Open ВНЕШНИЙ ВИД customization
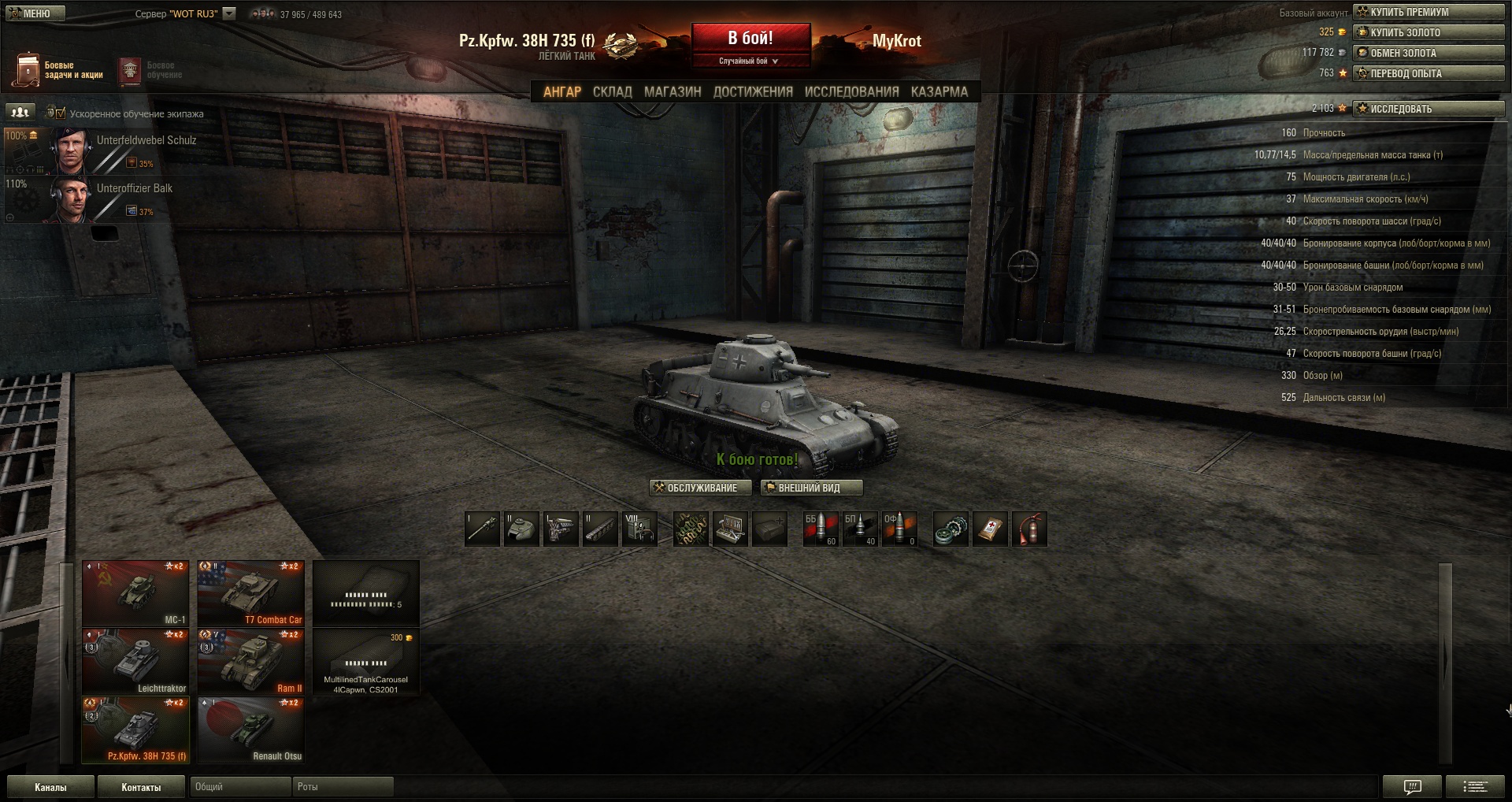This screenshot has width=1512, height=802. click(811, 488)
